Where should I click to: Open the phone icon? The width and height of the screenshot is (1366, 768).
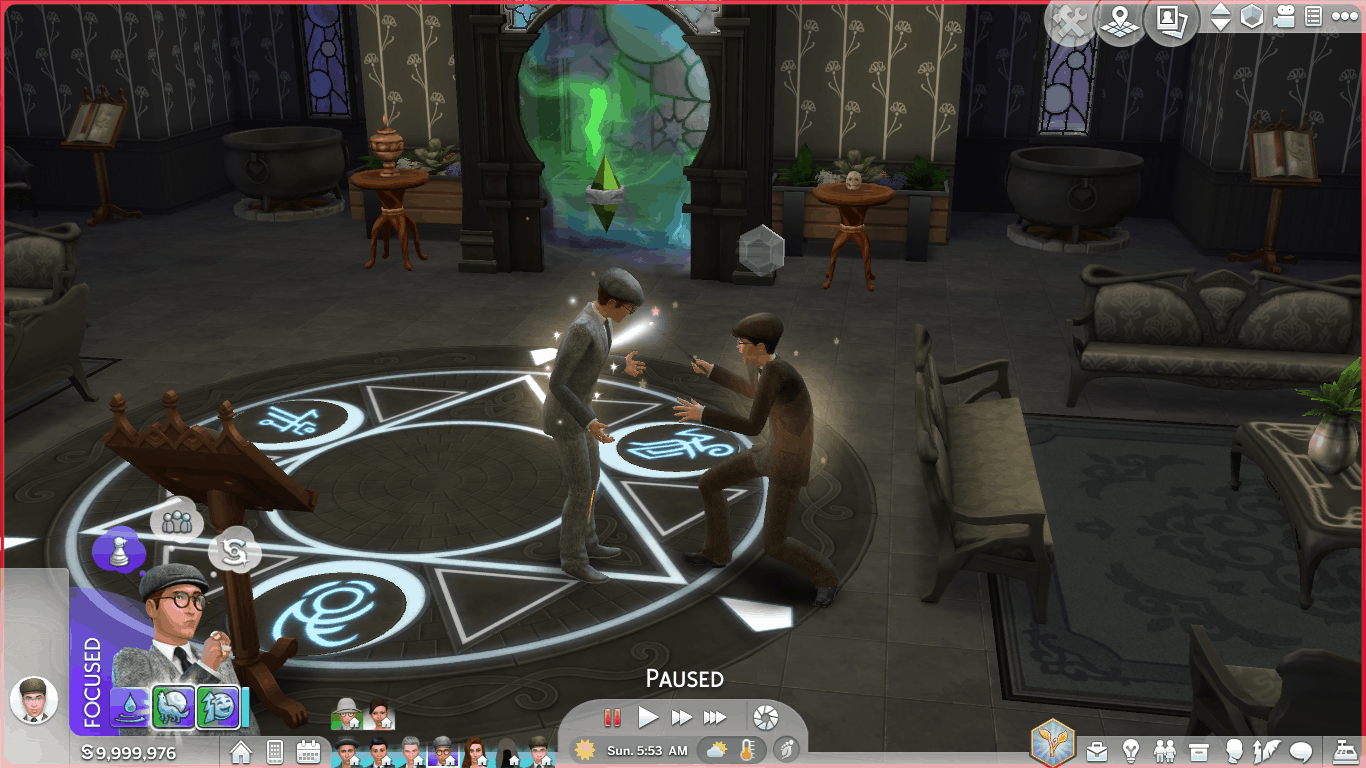[275, 751]
